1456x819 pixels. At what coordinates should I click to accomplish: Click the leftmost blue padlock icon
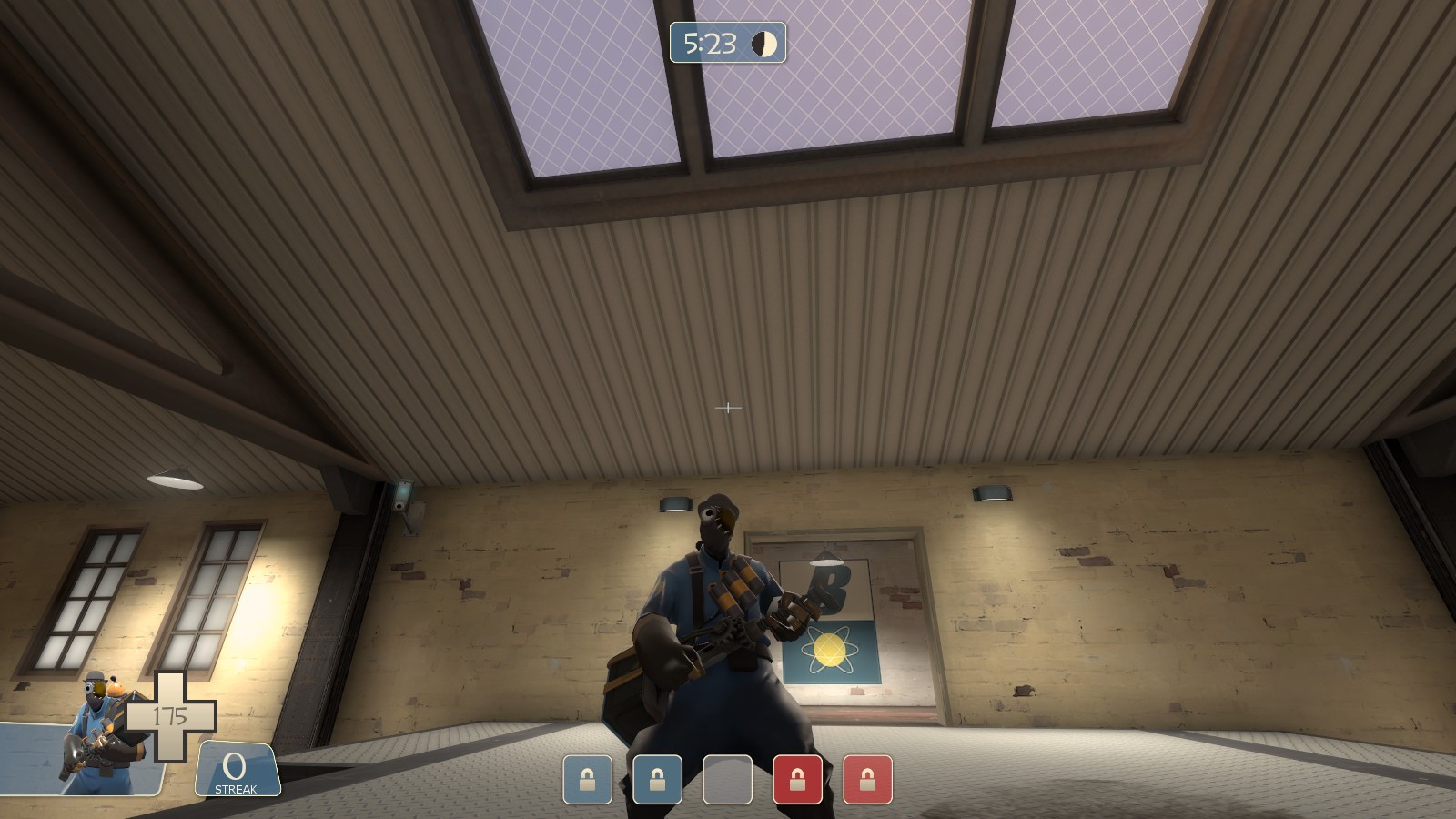[588, 780]
